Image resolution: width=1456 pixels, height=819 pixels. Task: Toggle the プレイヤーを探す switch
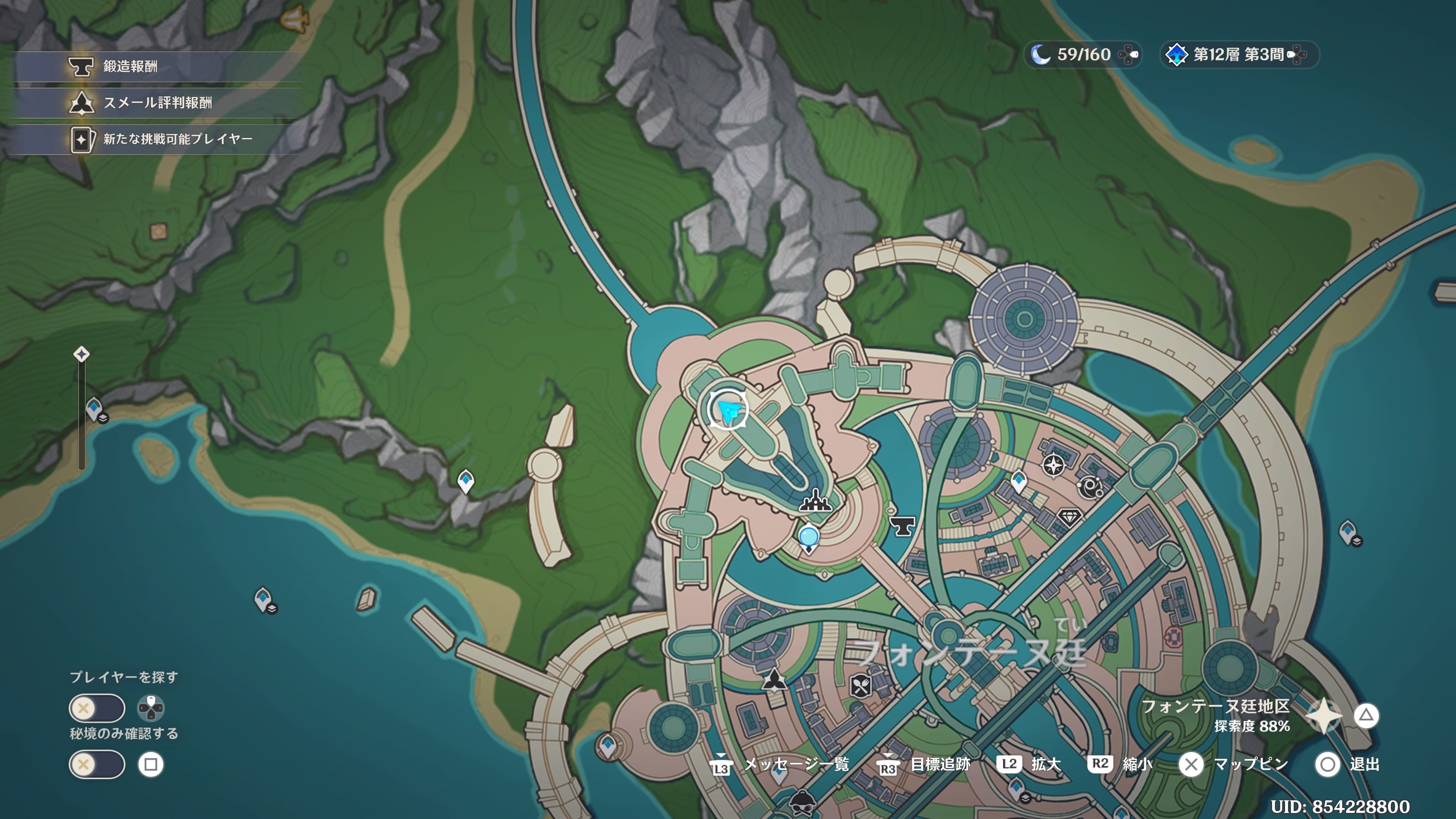97,708
